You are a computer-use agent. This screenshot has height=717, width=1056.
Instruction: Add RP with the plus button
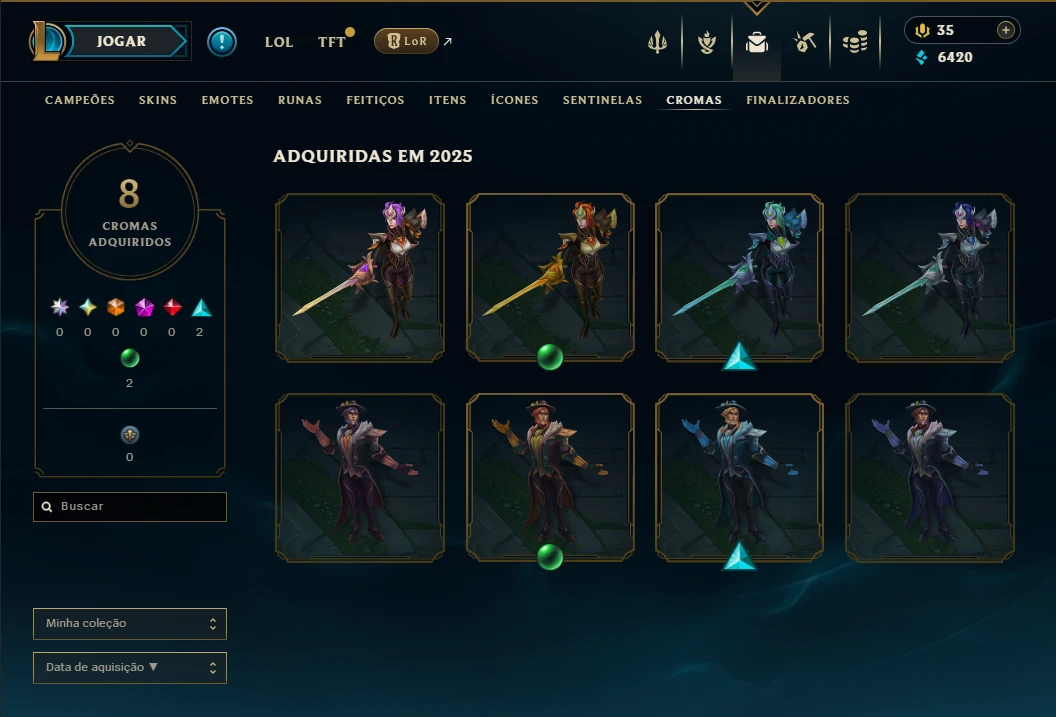[1006, 30]
